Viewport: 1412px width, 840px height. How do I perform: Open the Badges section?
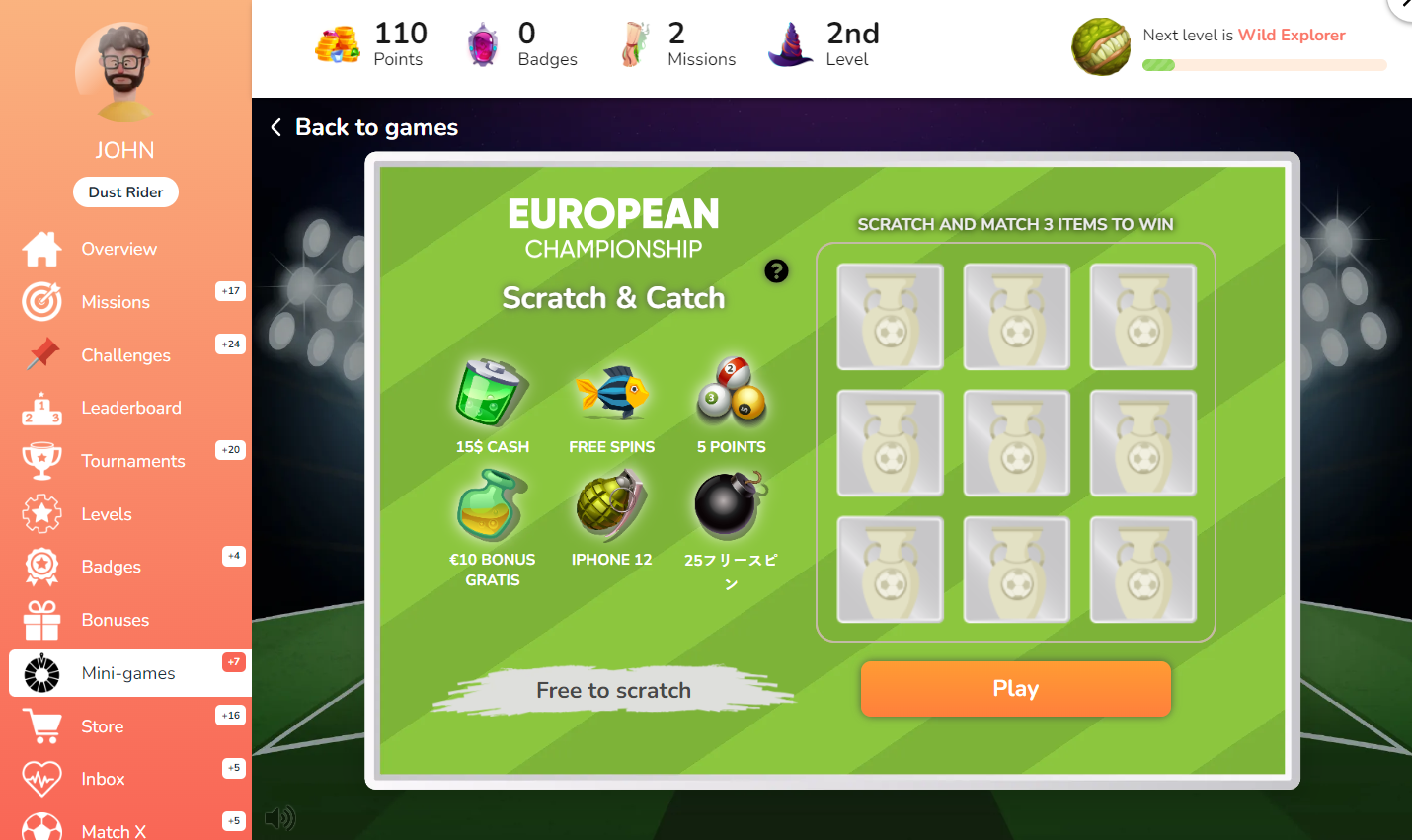[x=111, y=567]
